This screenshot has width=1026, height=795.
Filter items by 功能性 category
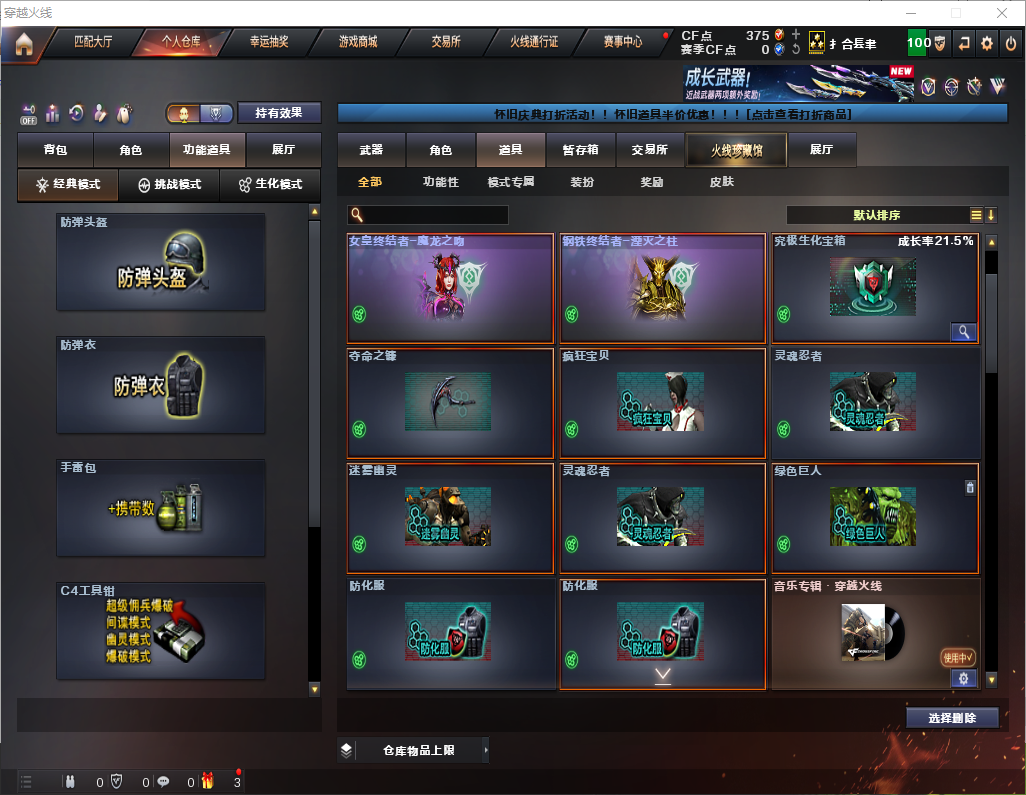click(440, 183)
